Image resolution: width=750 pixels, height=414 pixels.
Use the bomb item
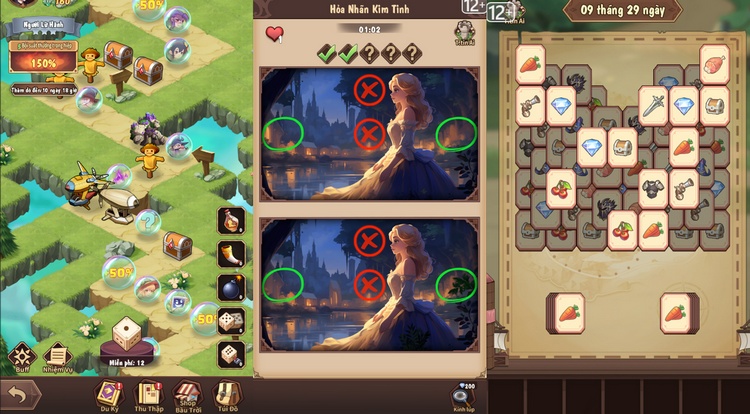(231, 288)
